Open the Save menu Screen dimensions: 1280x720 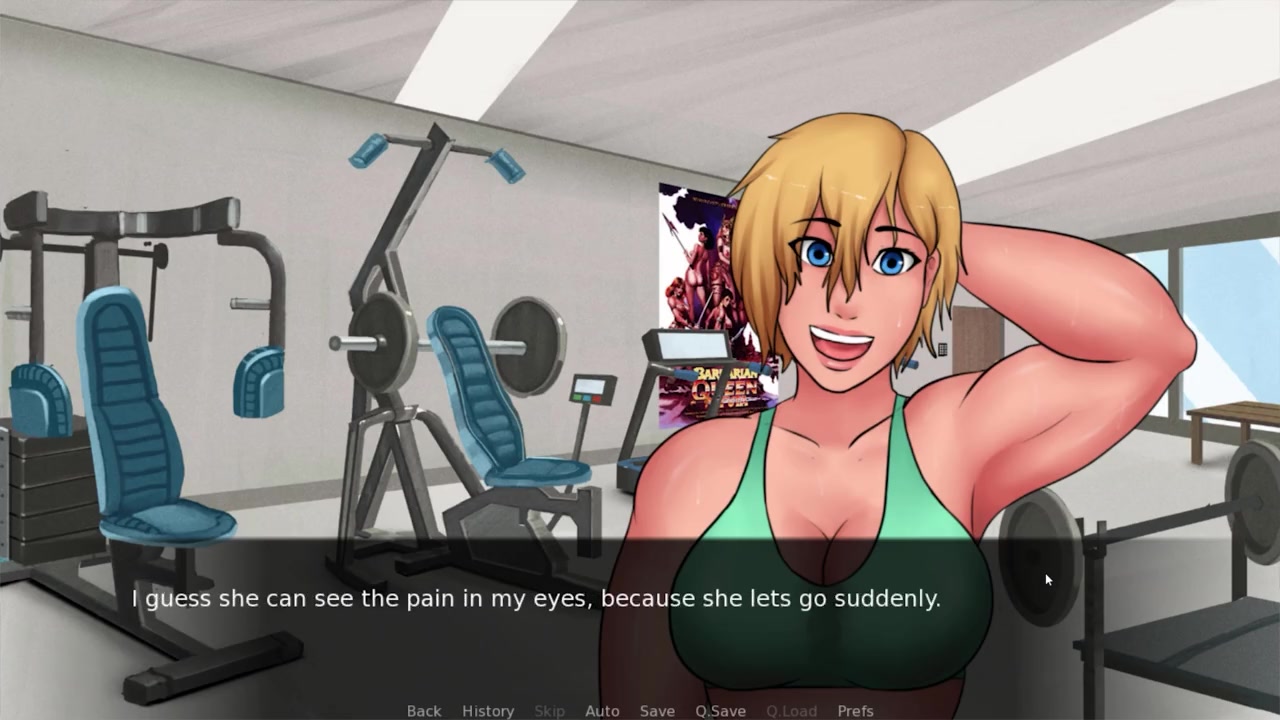pos(657,711)
